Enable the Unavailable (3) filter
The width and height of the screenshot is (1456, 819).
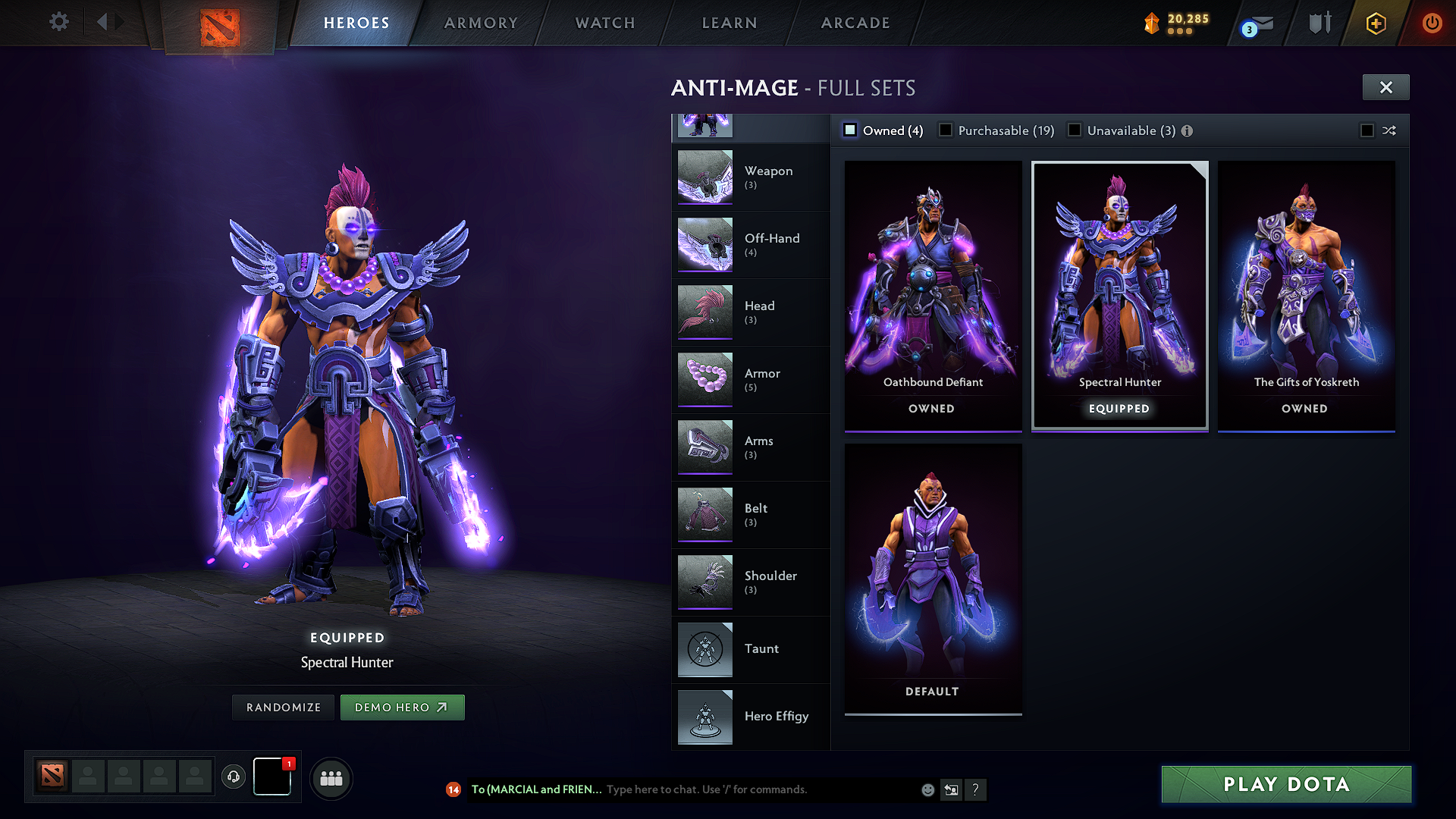(x=1075, y=130)
